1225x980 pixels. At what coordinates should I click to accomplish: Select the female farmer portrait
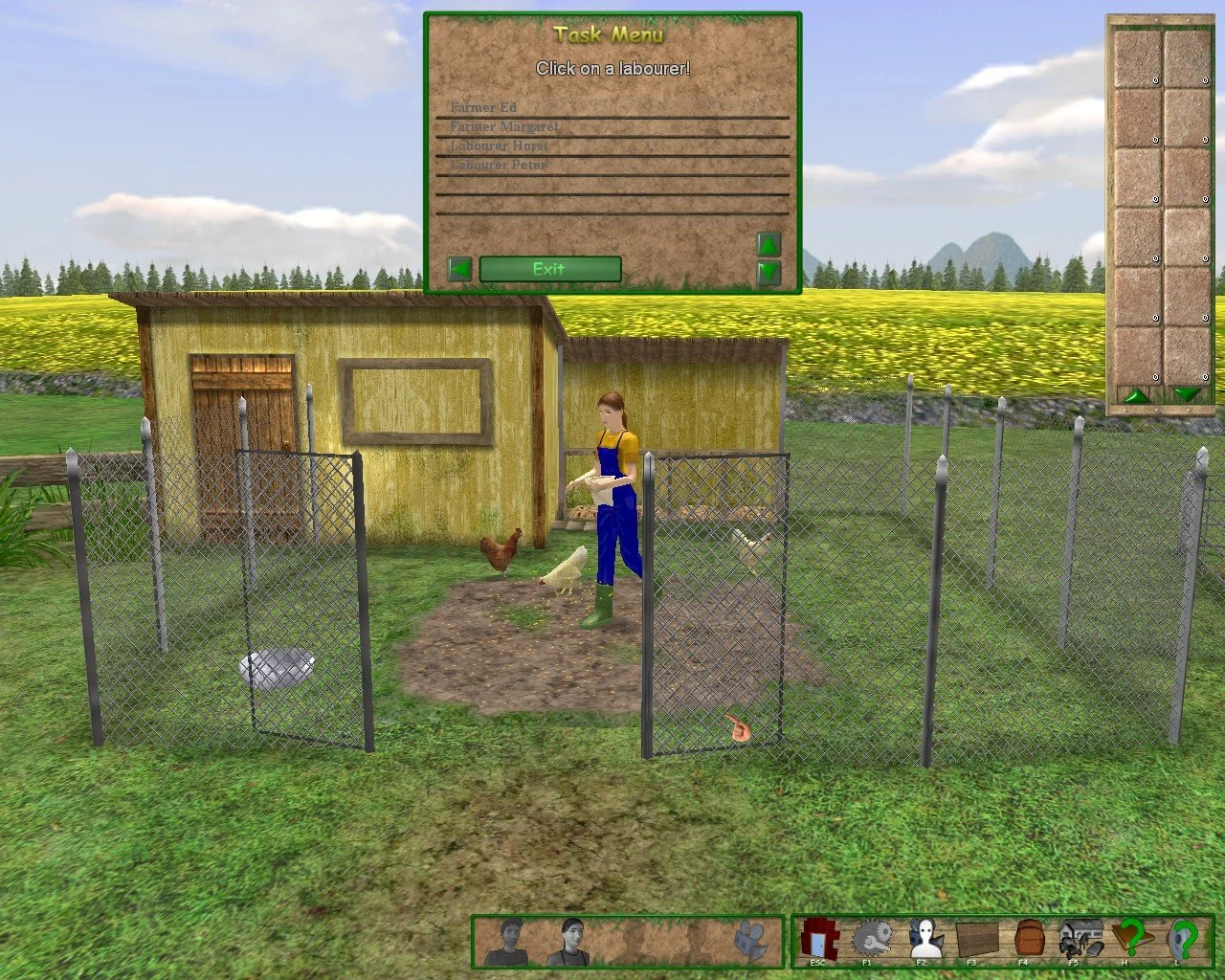[572, 943]
